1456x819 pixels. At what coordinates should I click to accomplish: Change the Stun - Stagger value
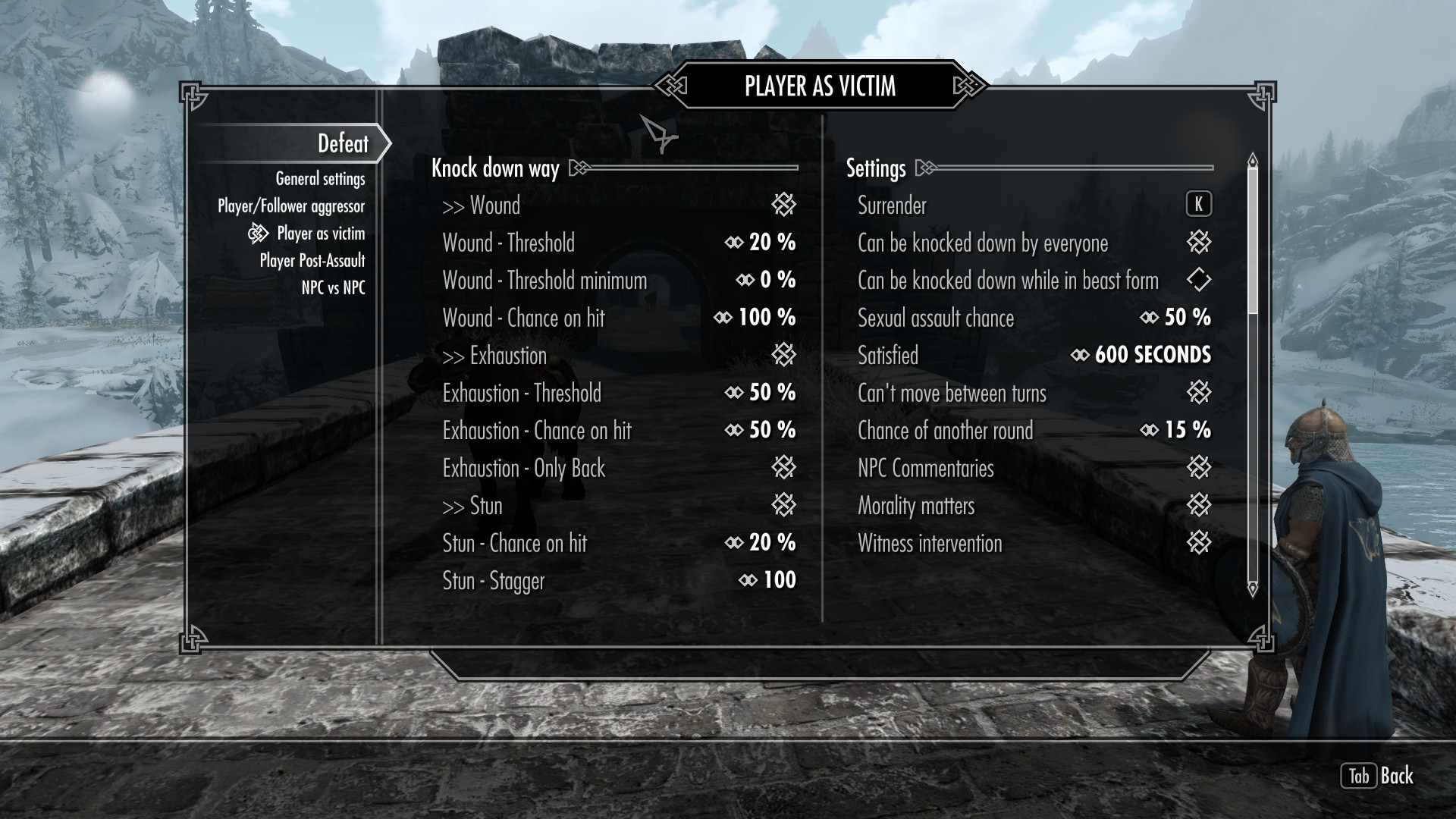[767, 581]
